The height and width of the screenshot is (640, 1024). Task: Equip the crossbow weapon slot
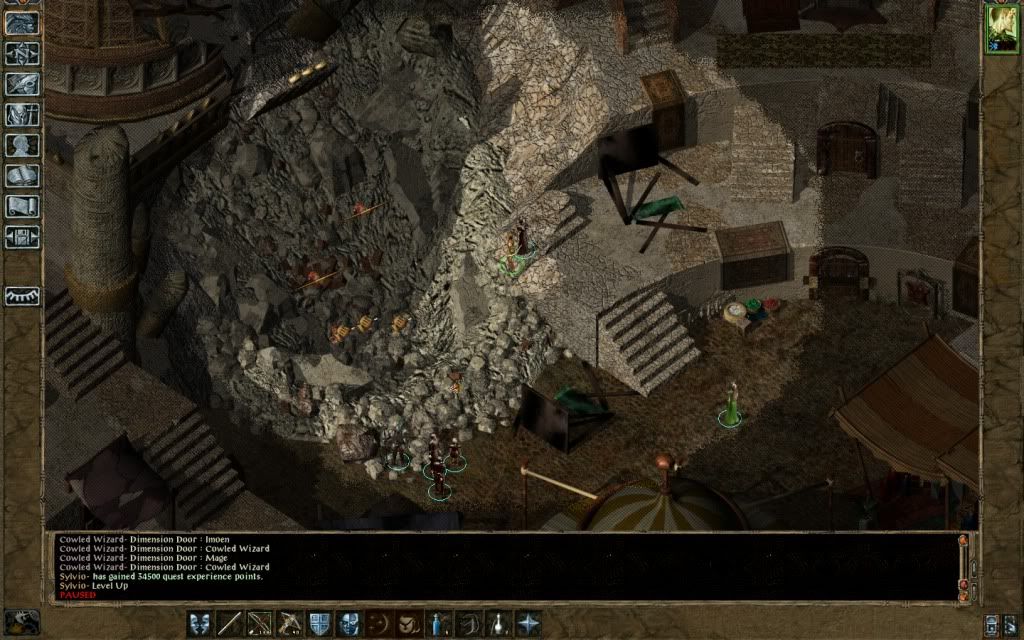(290, 622)
